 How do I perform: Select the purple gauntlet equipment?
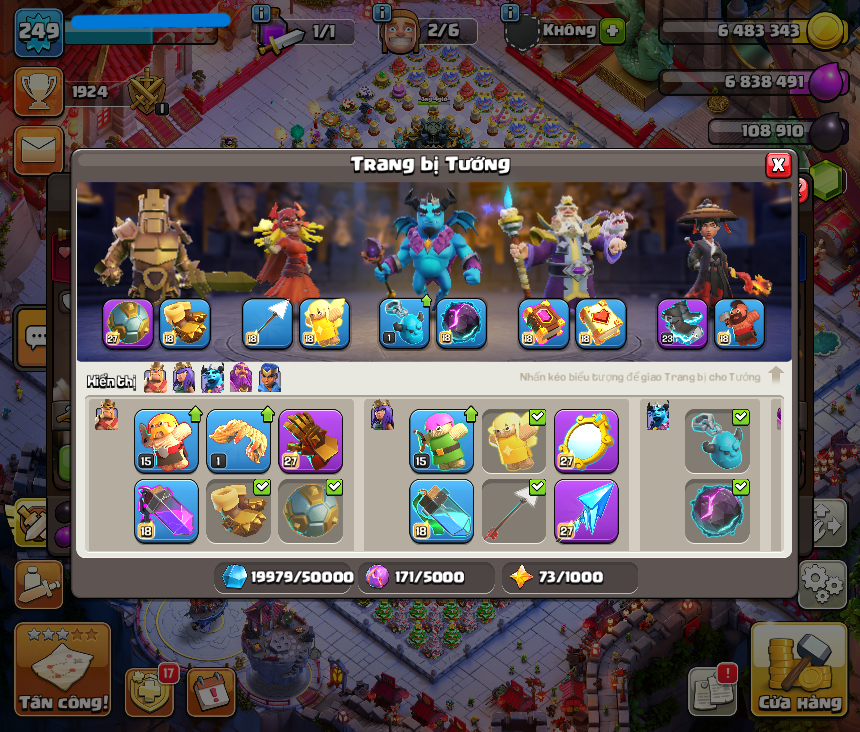(310, 440)
